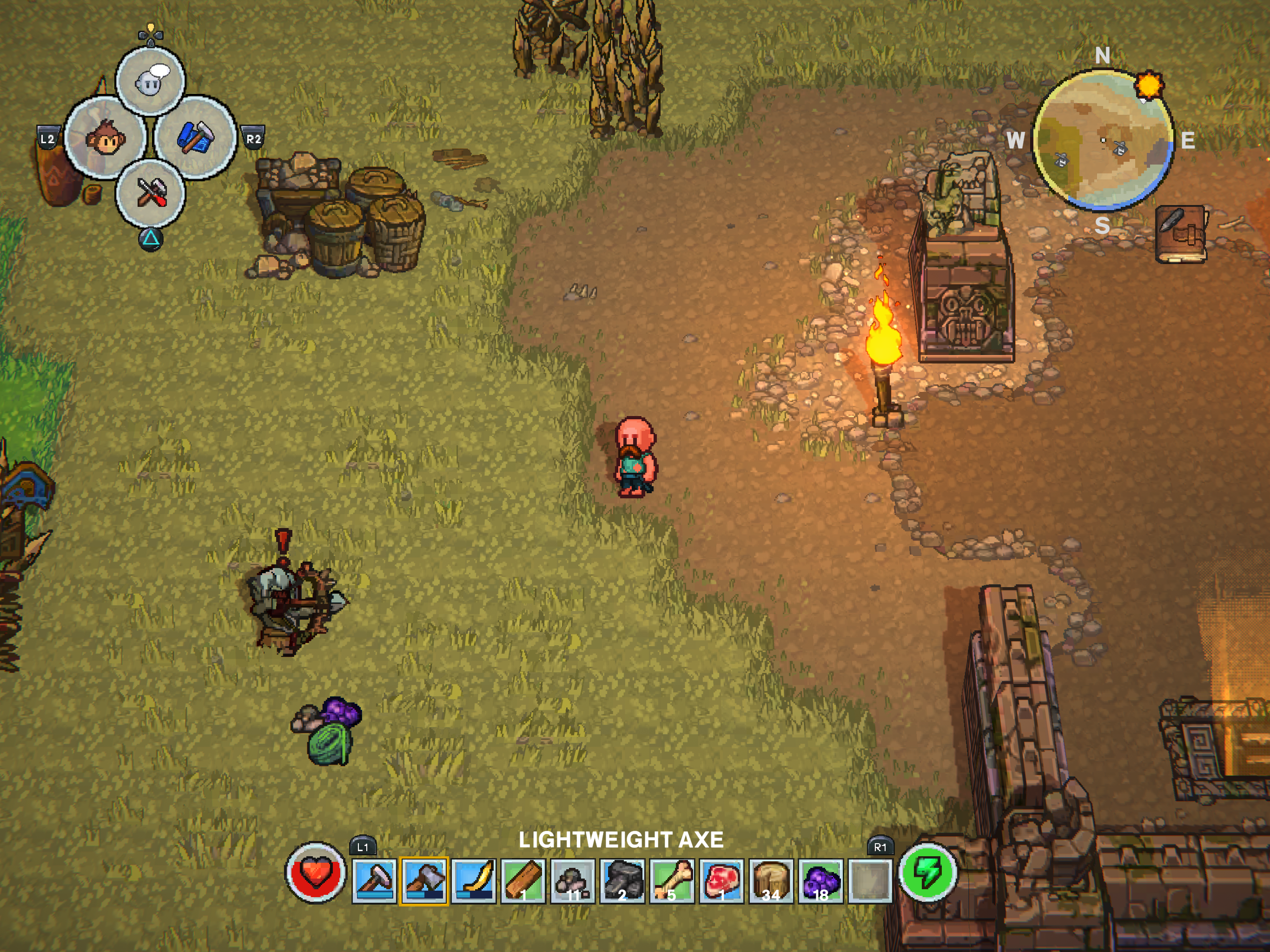Click the circular minimap
The height and width of the screenshot is (952, 1270).
point(1102,139)
